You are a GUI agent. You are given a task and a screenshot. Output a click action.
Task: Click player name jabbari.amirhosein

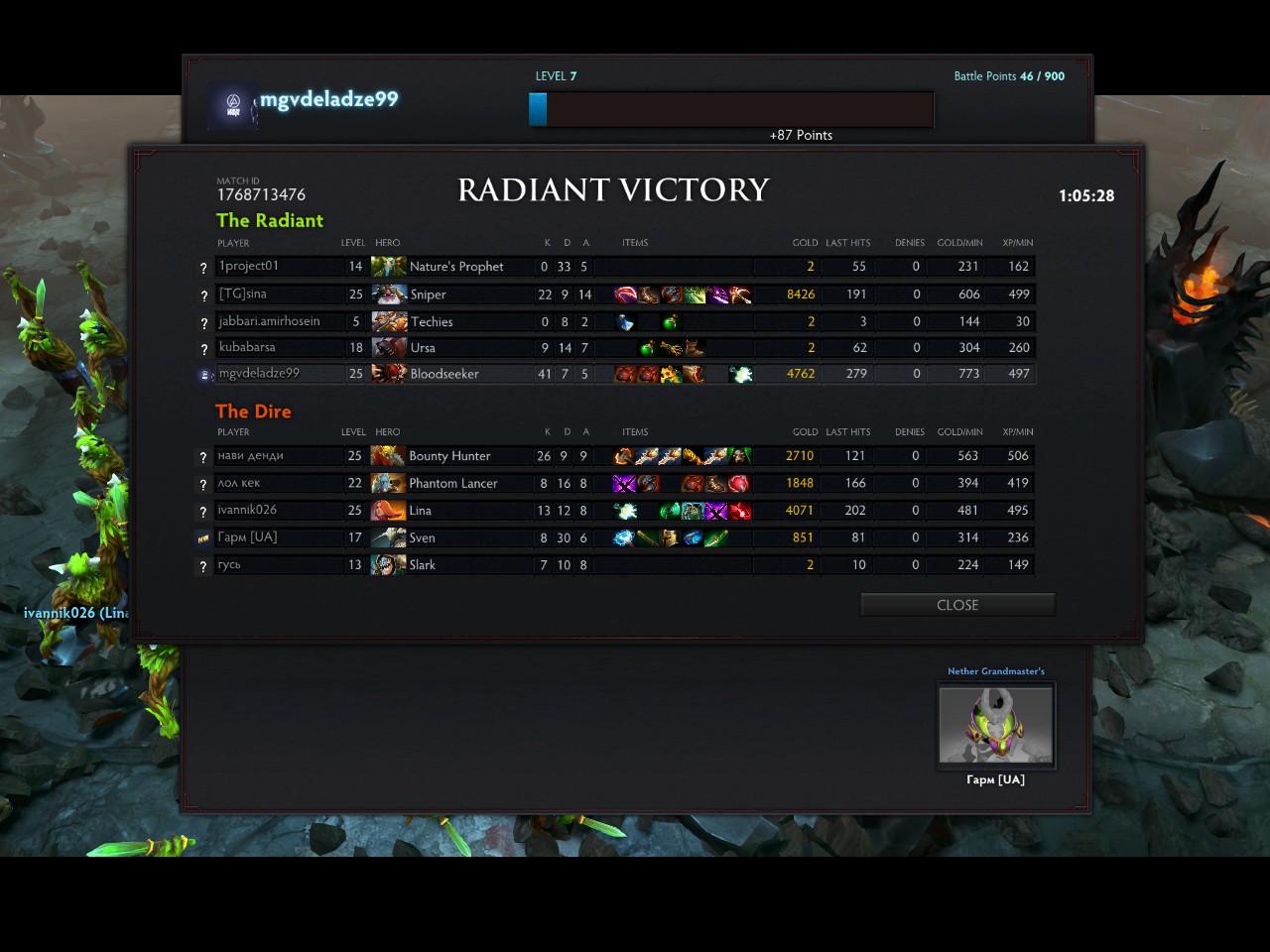269,321
